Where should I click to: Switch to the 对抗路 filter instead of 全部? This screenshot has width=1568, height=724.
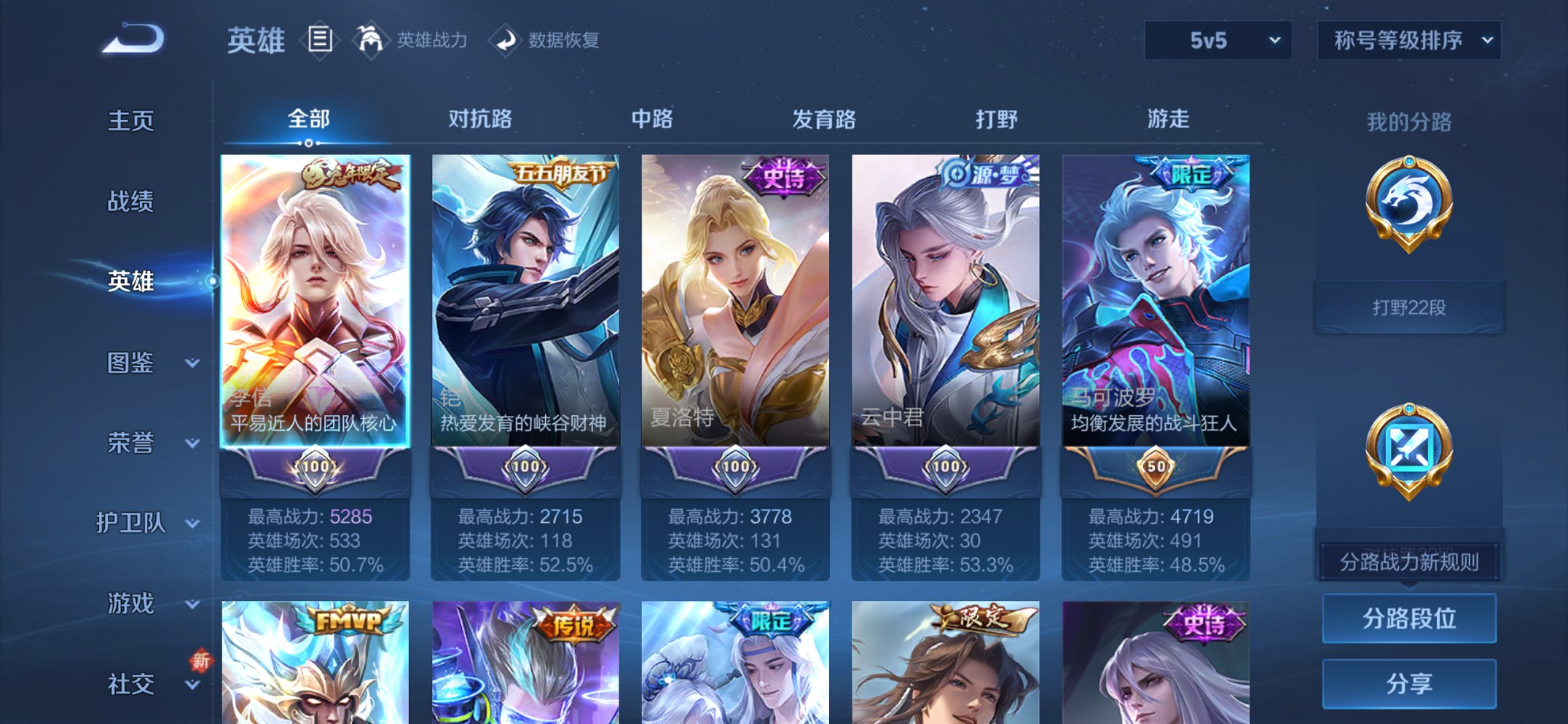(479, 120)
